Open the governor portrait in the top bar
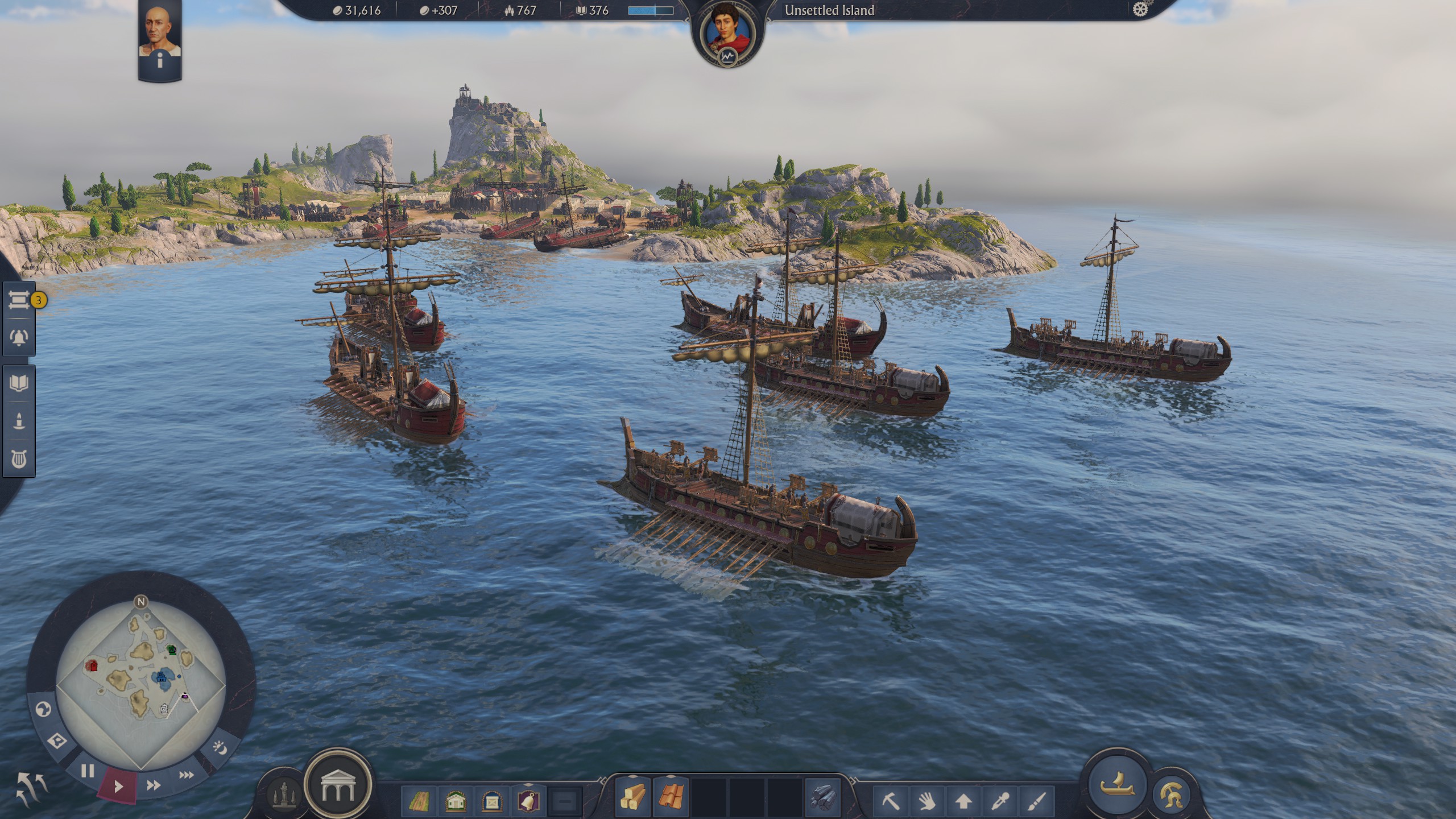This screenshot has height=819, width=1456. (727, 35)
